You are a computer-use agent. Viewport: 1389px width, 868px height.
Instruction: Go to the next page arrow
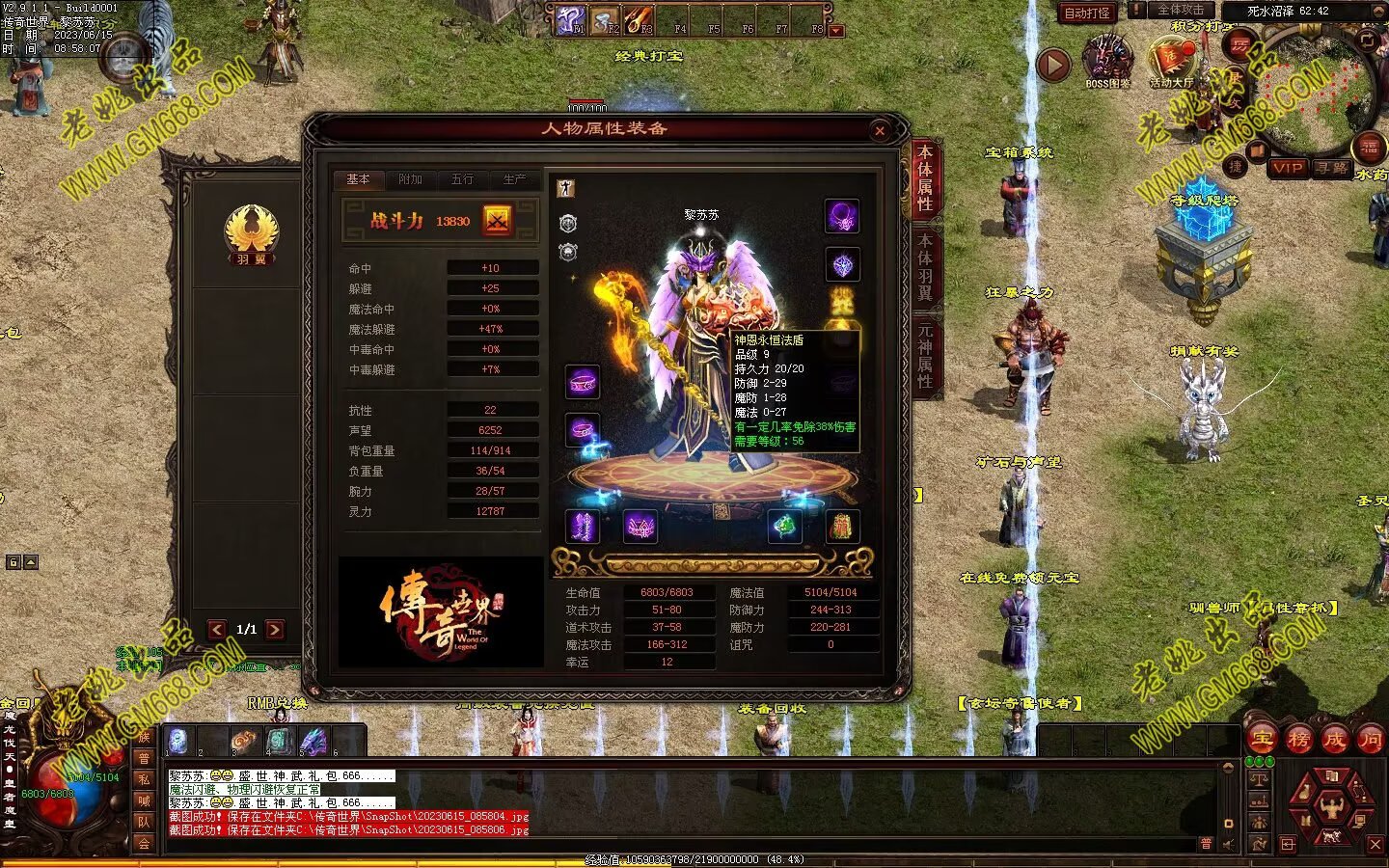click(276, 630)
